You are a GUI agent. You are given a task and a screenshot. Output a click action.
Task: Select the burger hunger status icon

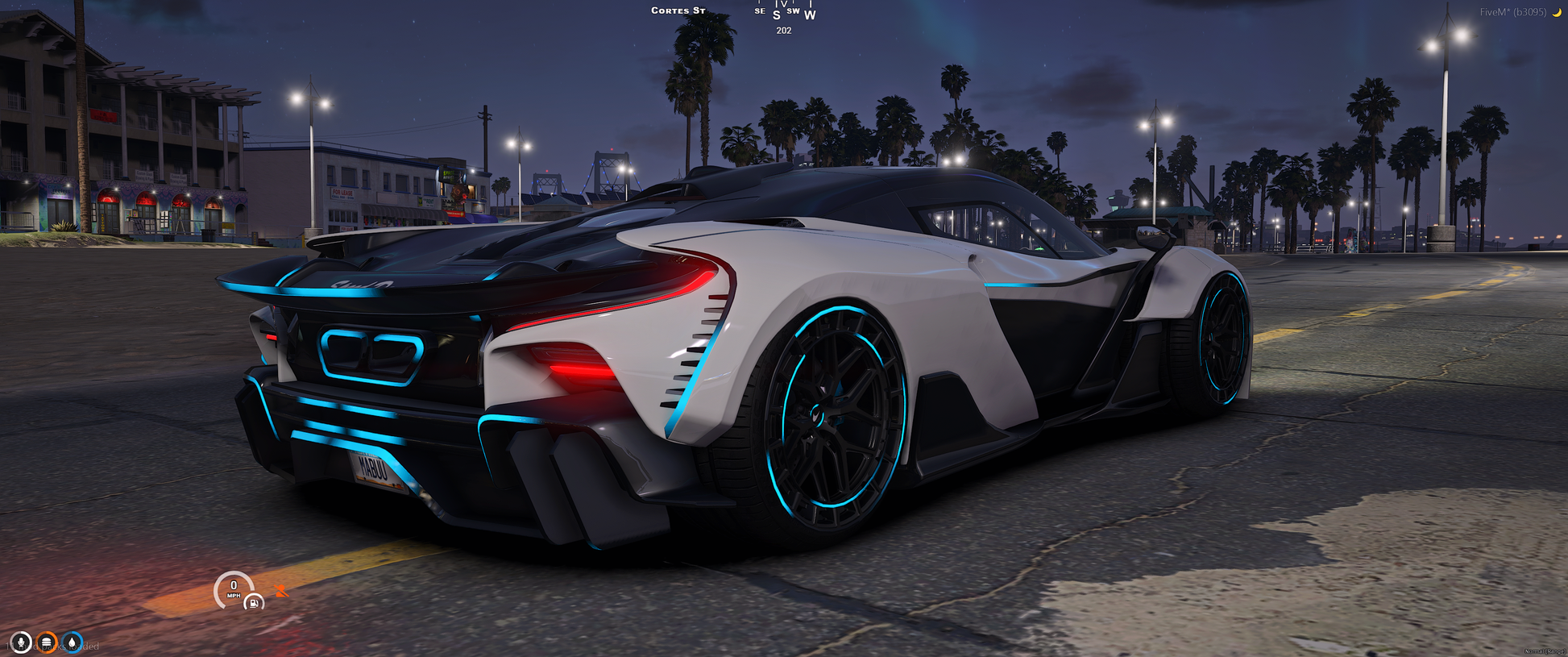(47, 642)
